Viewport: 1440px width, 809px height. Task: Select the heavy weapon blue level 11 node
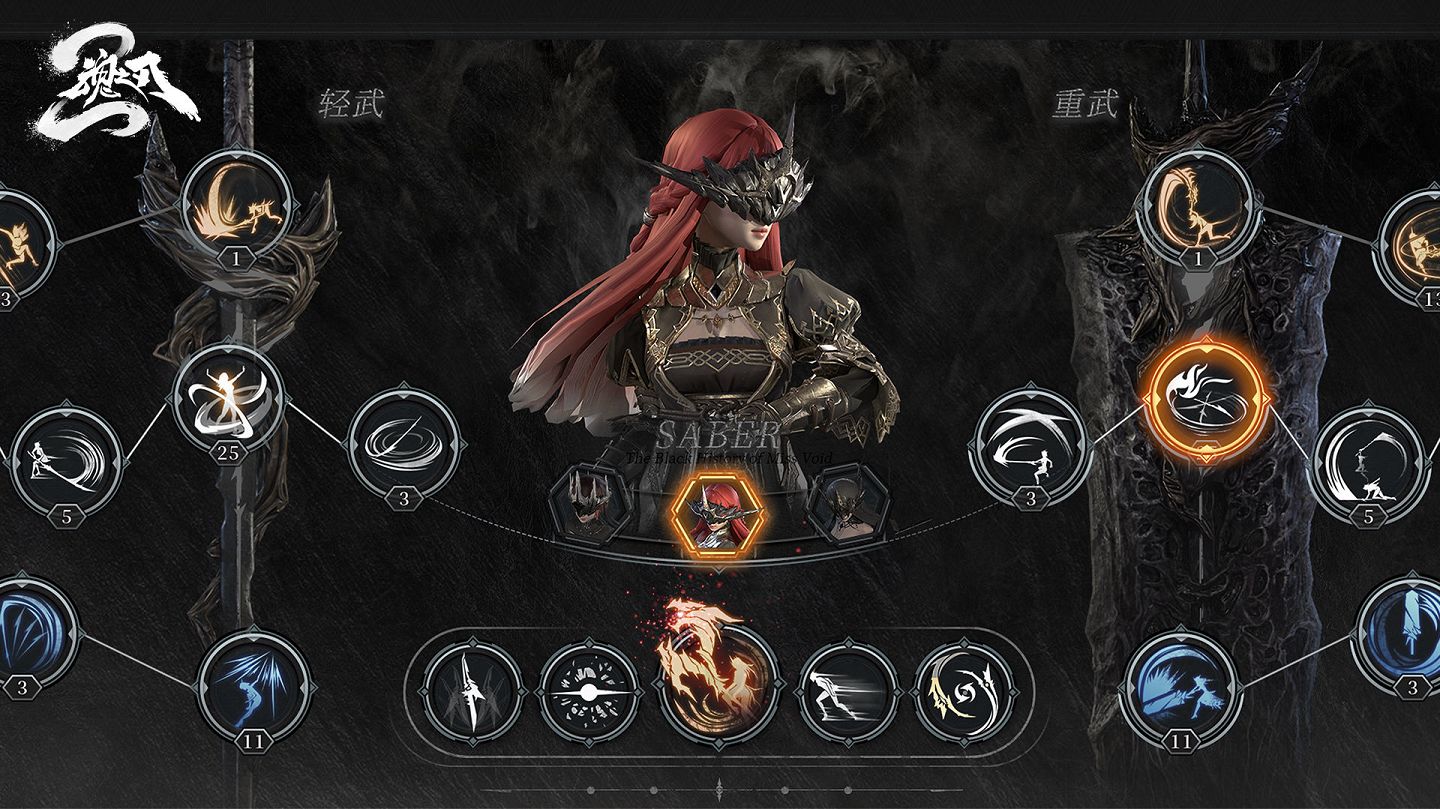click(1181, 685)
